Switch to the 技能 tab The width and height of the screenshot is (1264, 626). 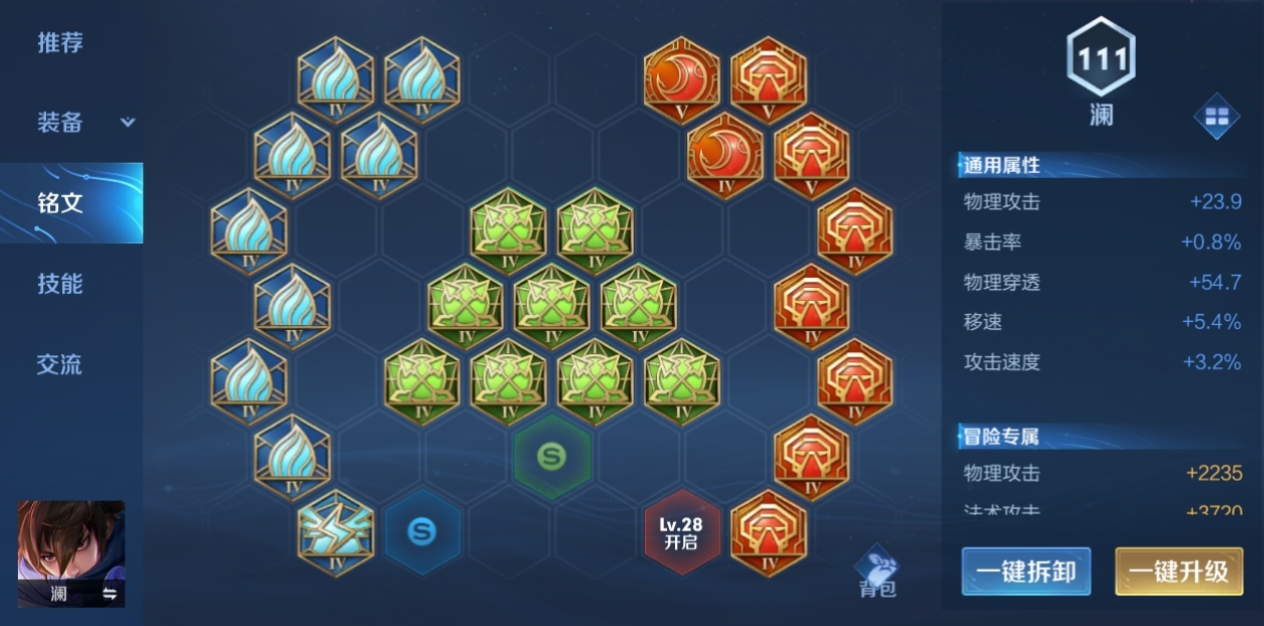60,284
